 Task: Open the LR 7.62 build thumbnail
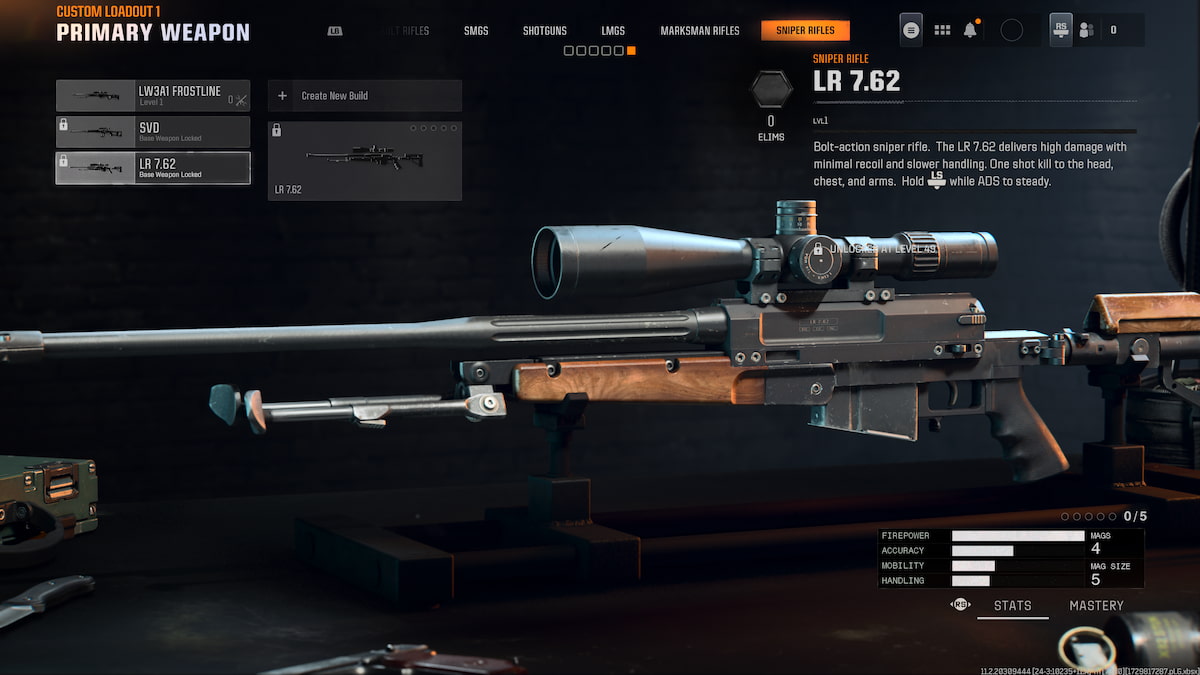(x=365, y=161)
